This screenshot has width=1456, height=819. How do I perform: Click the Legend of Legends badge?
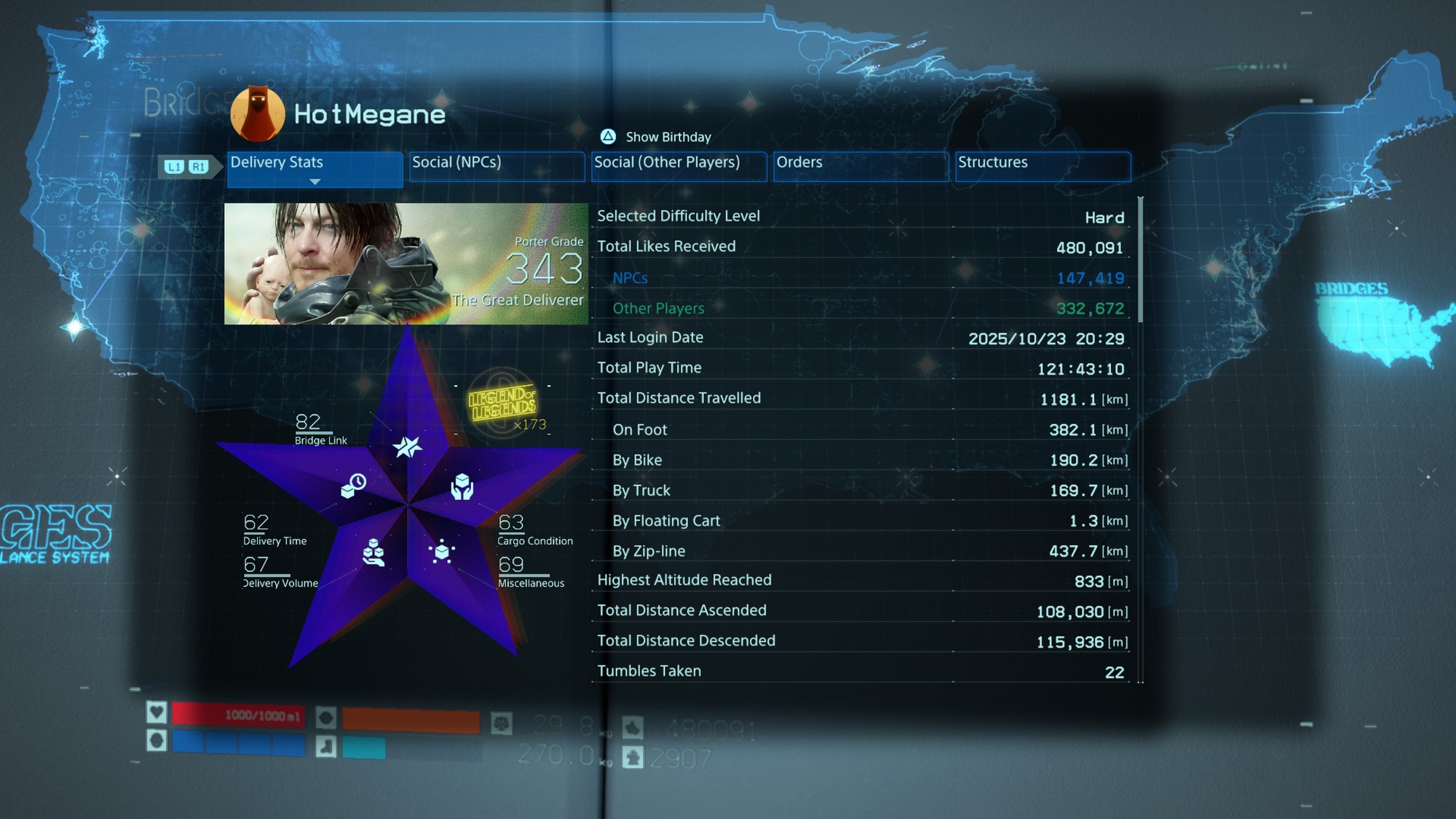[503, 403]
